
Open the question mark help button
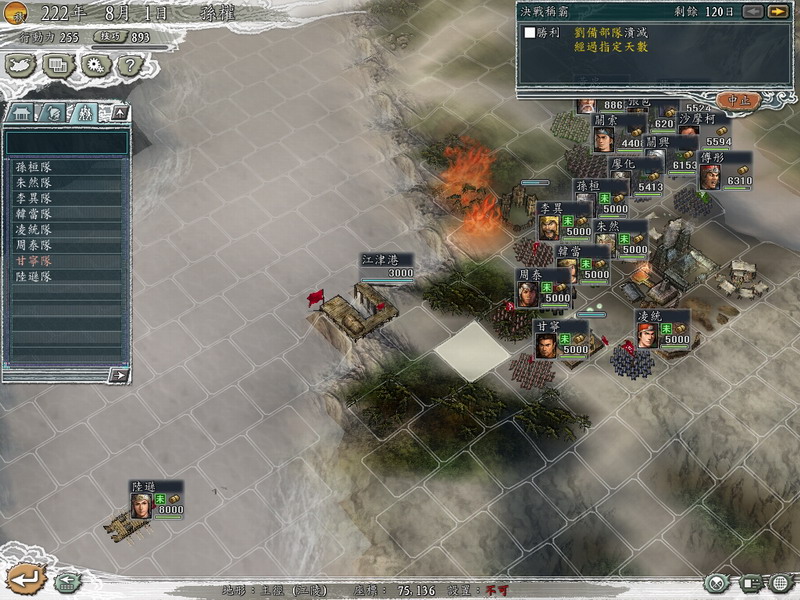point(126,66)
